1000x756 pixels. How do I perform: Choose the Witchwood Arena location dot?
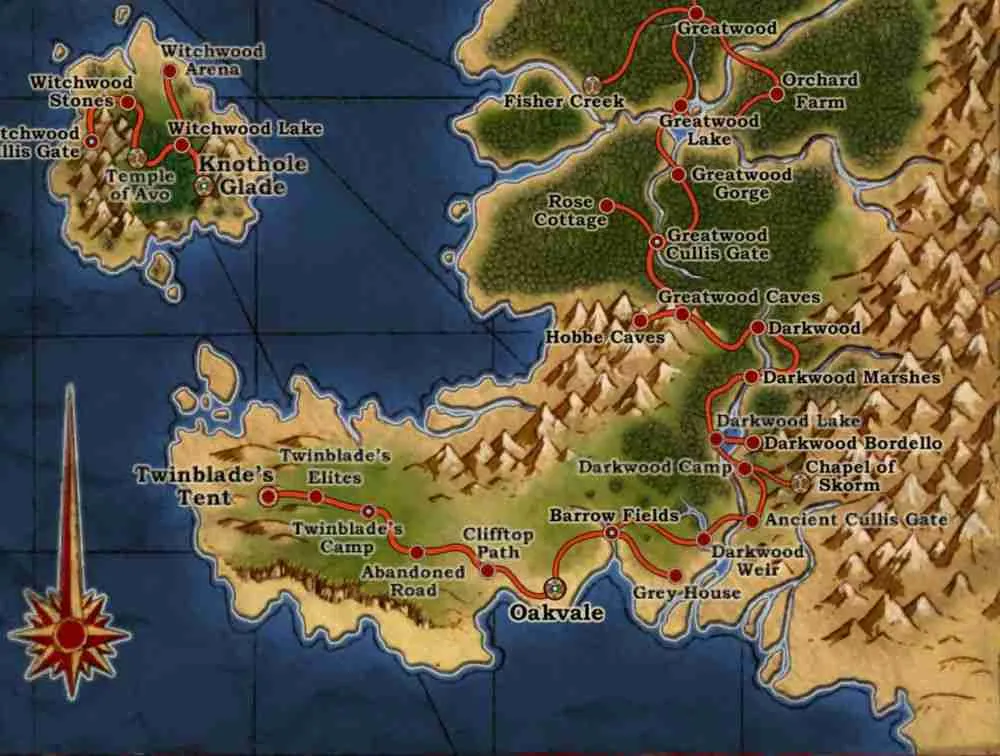(x=169, y=71)
